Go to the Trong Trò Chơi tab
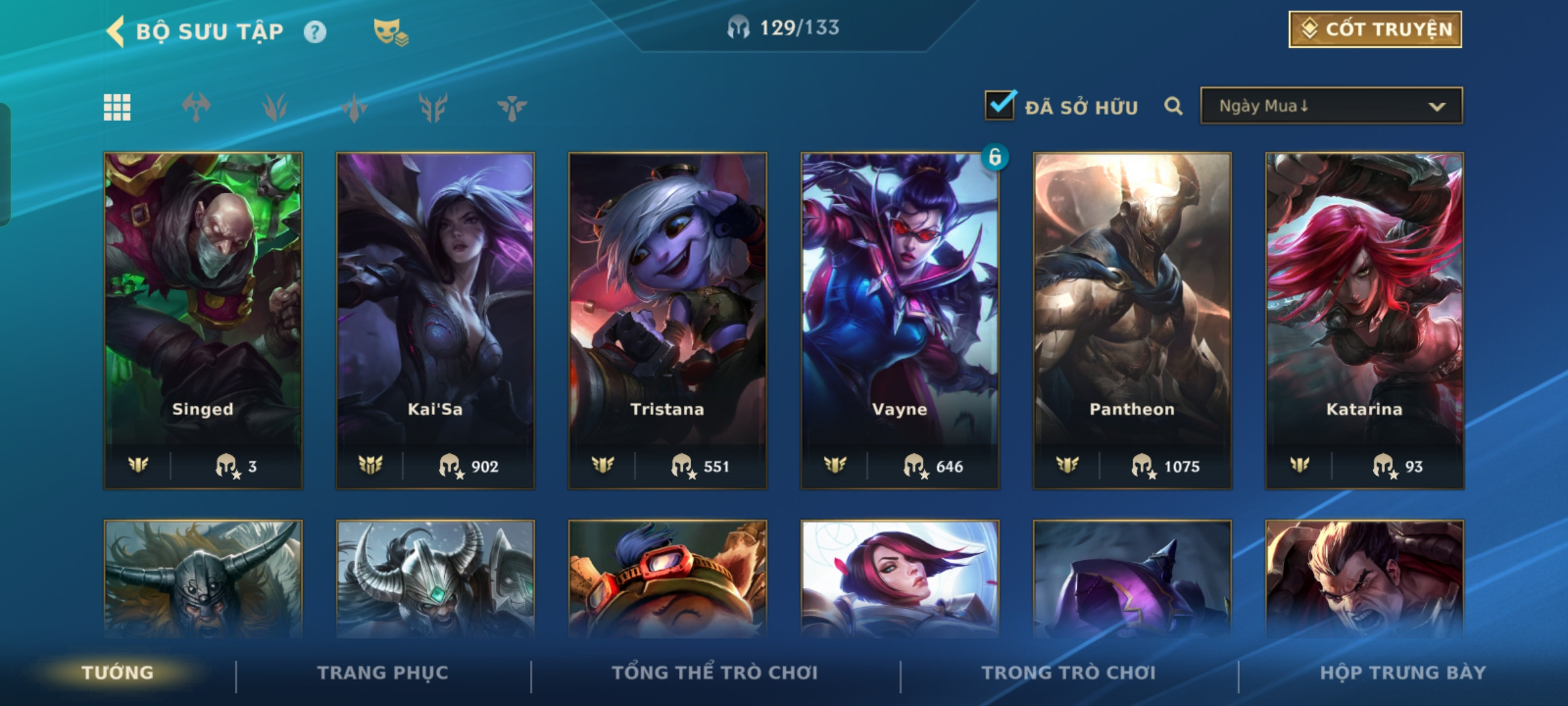This screenshot has width=1568, height=706. 1068,673
